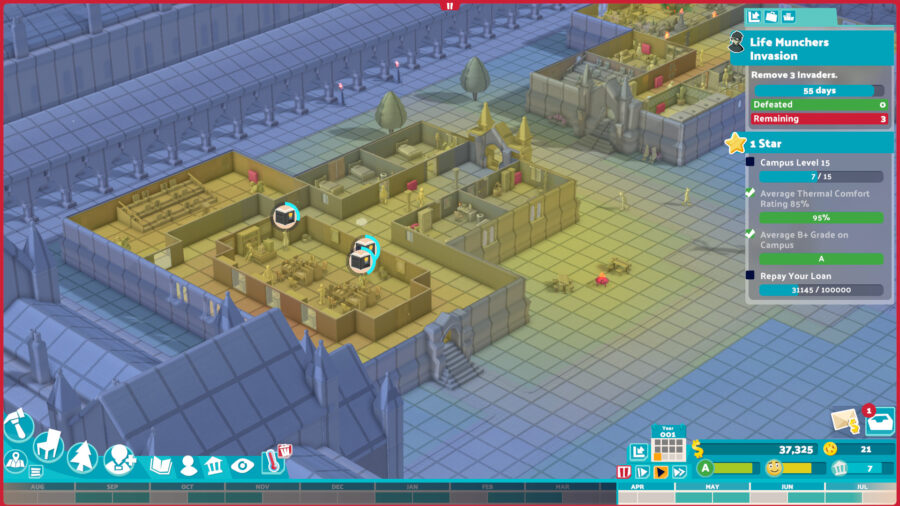Open the hire staff menu
This screenshot has height=506, width=900.
click(x=119, y=460)
